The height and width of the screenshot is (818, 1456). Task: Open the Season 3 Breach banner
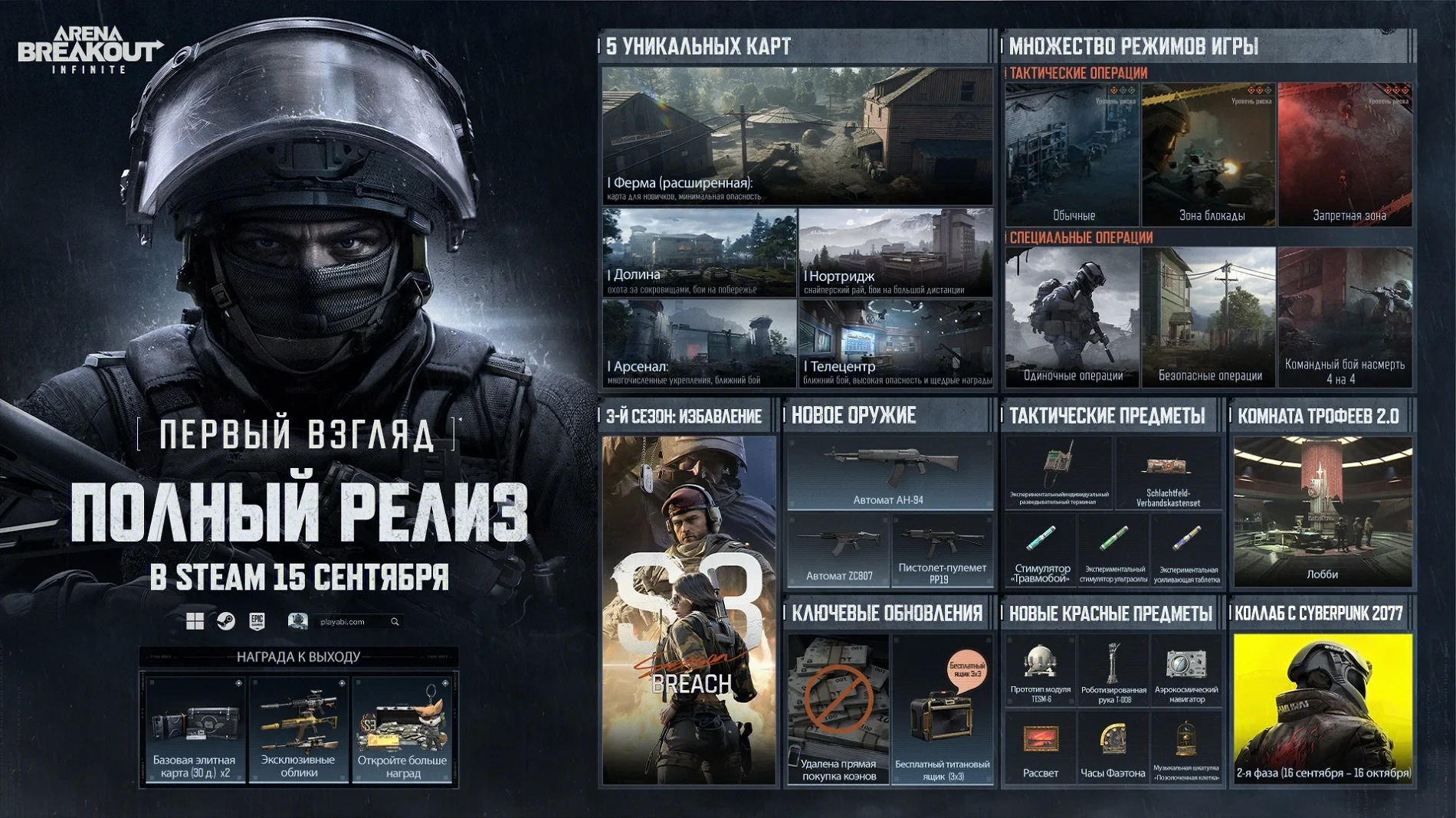point(689,610)
